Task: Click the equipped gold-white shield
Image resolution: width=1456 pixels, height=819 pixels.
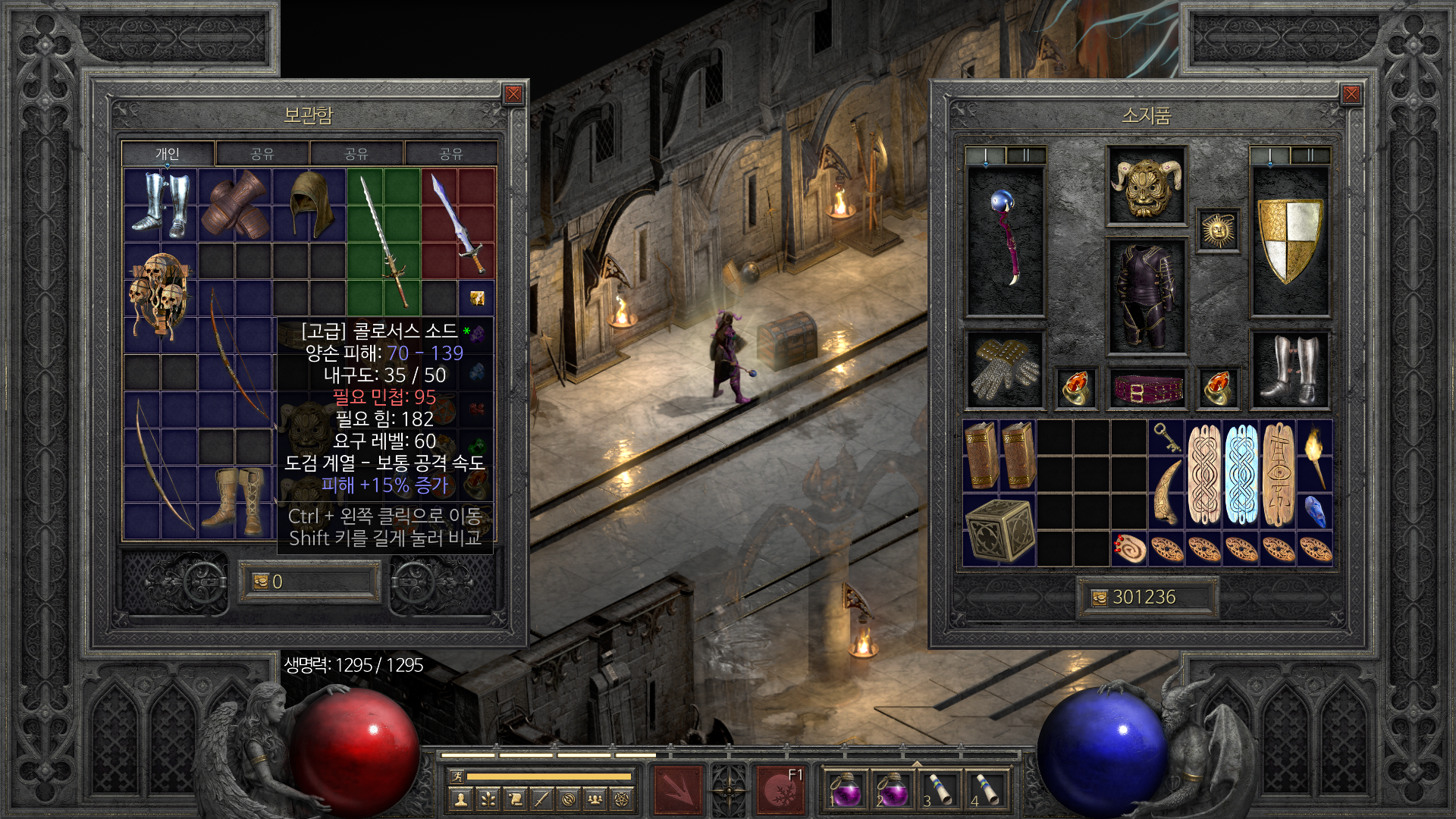Action: click(1289, 240)
